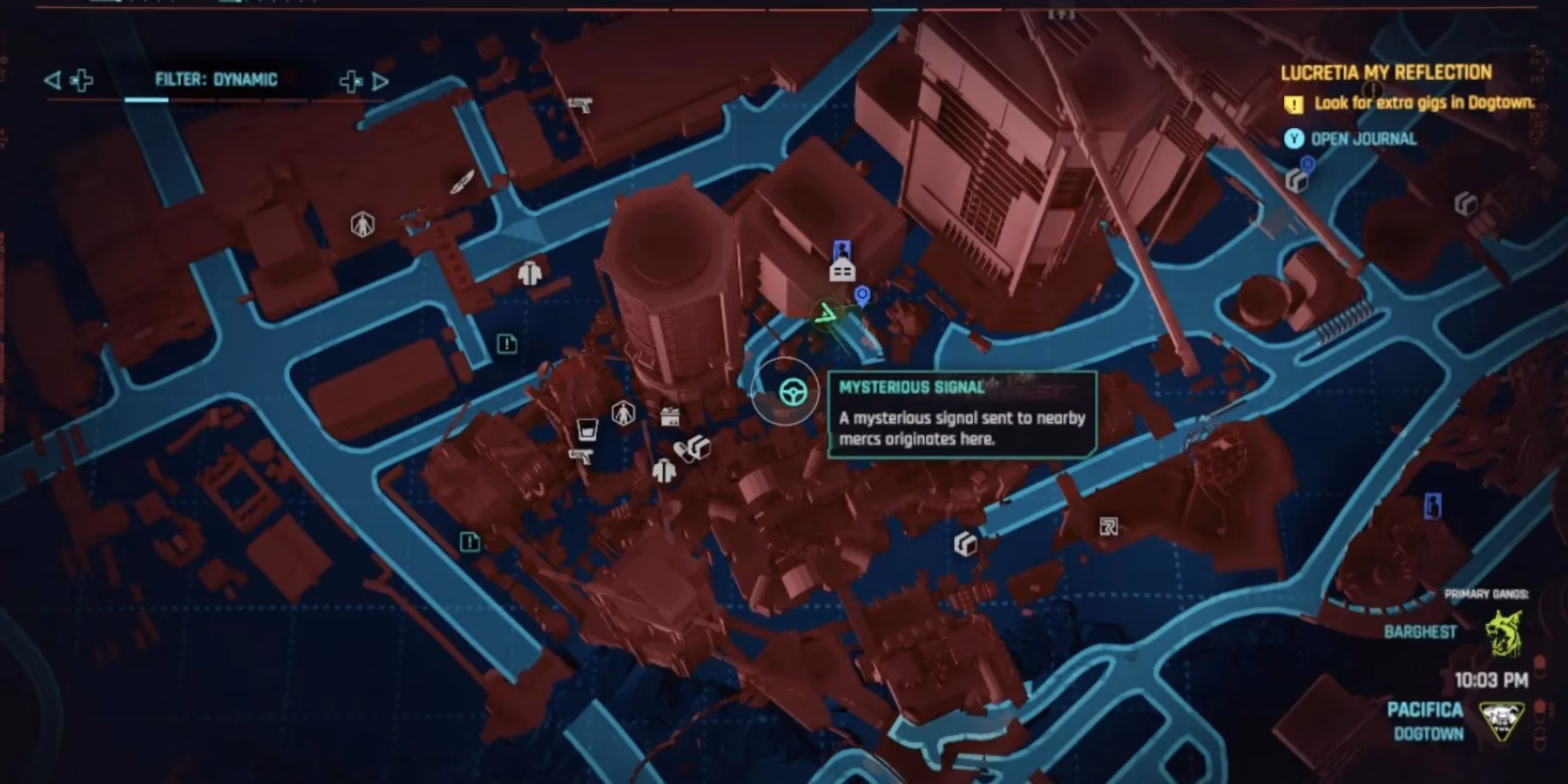Select the charging station battery icon
The image size is (1568, 784).
(x=669, y=416)
